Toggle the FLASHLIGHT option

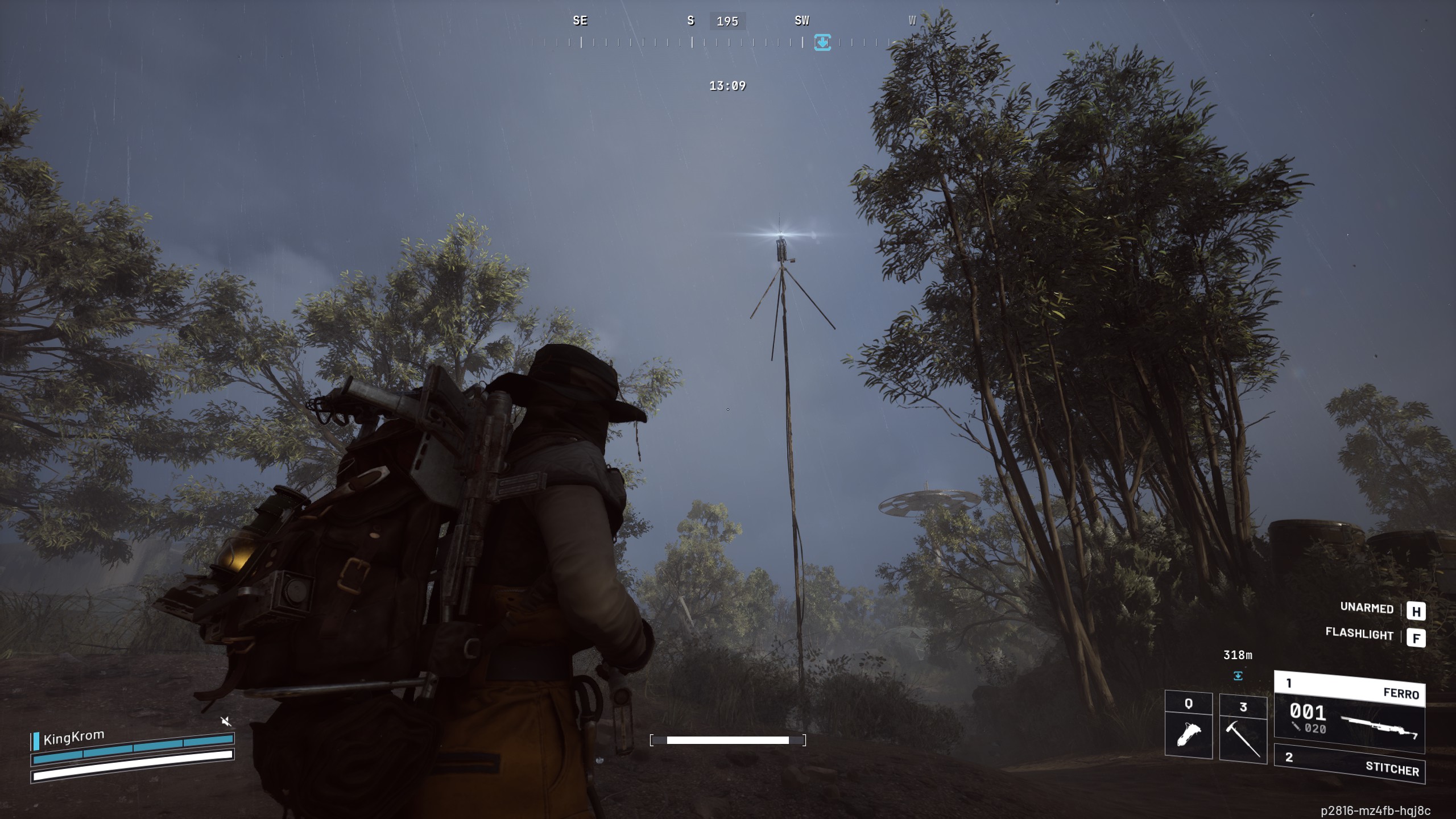pos(1360,634)
